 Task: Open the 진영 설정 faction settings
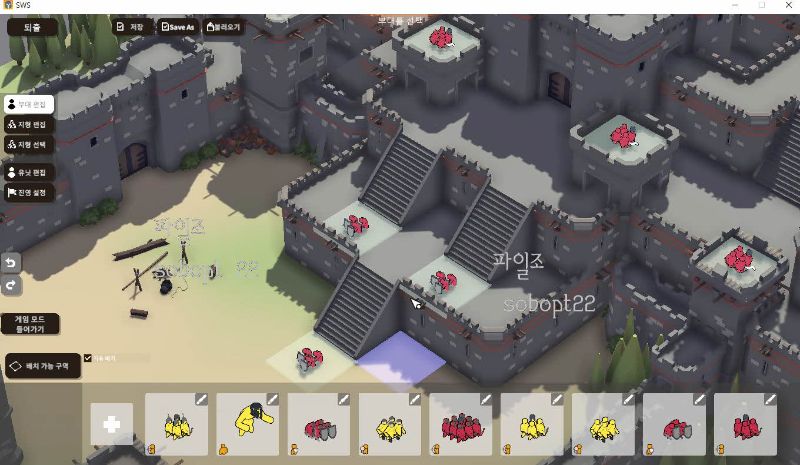pos(28,193)
